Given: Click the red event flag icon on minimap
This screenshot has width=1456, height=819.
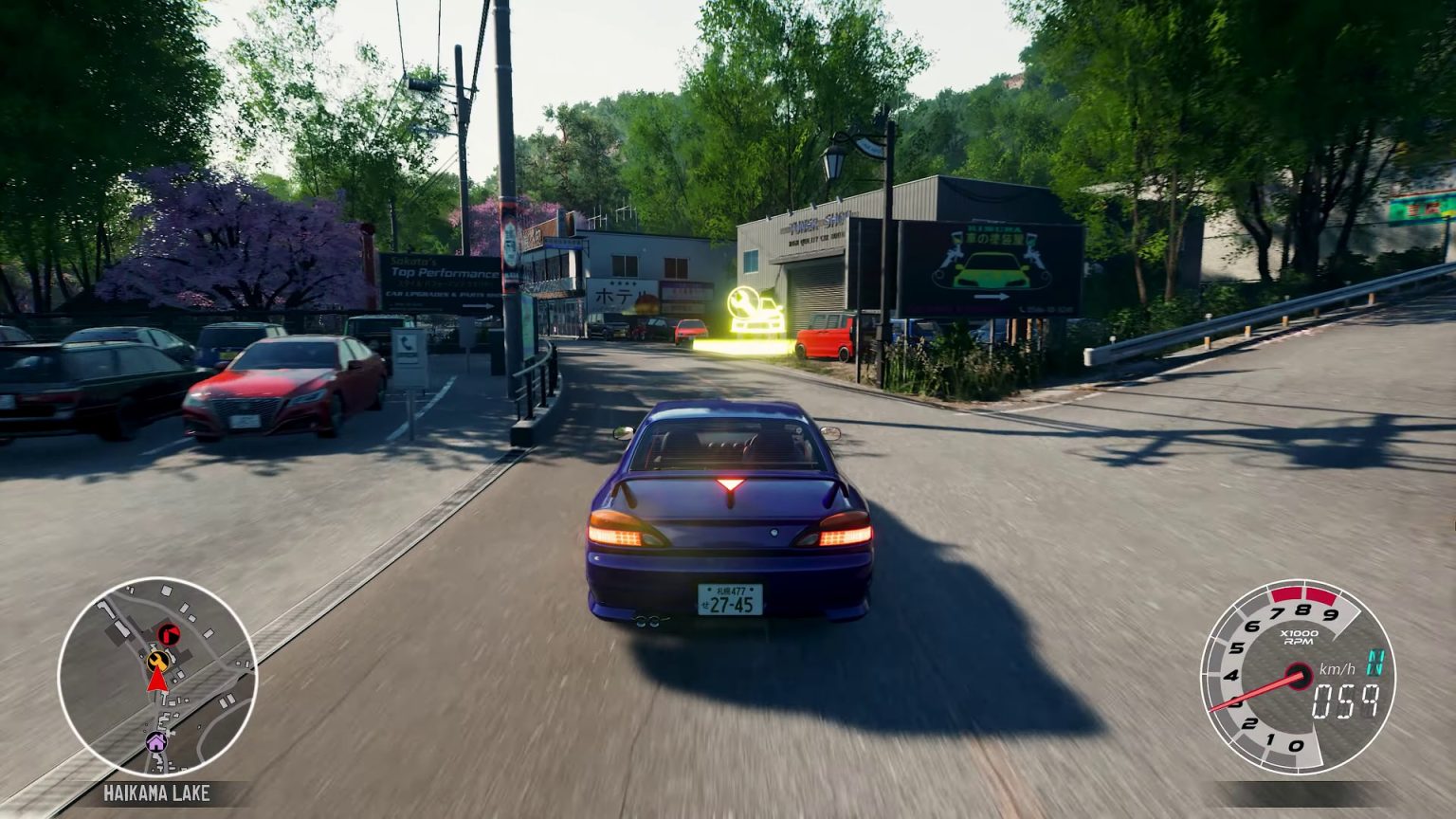Looking at the screenshot, I should (169, 633).
